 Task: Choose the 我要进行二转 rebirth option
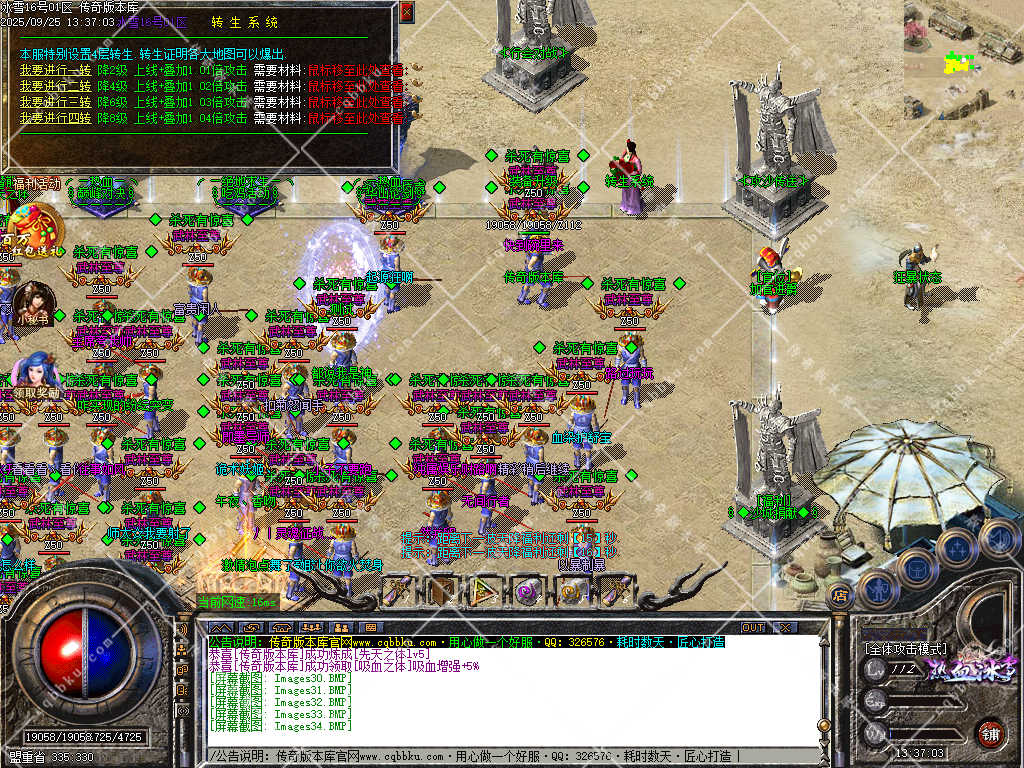[55, 86]
